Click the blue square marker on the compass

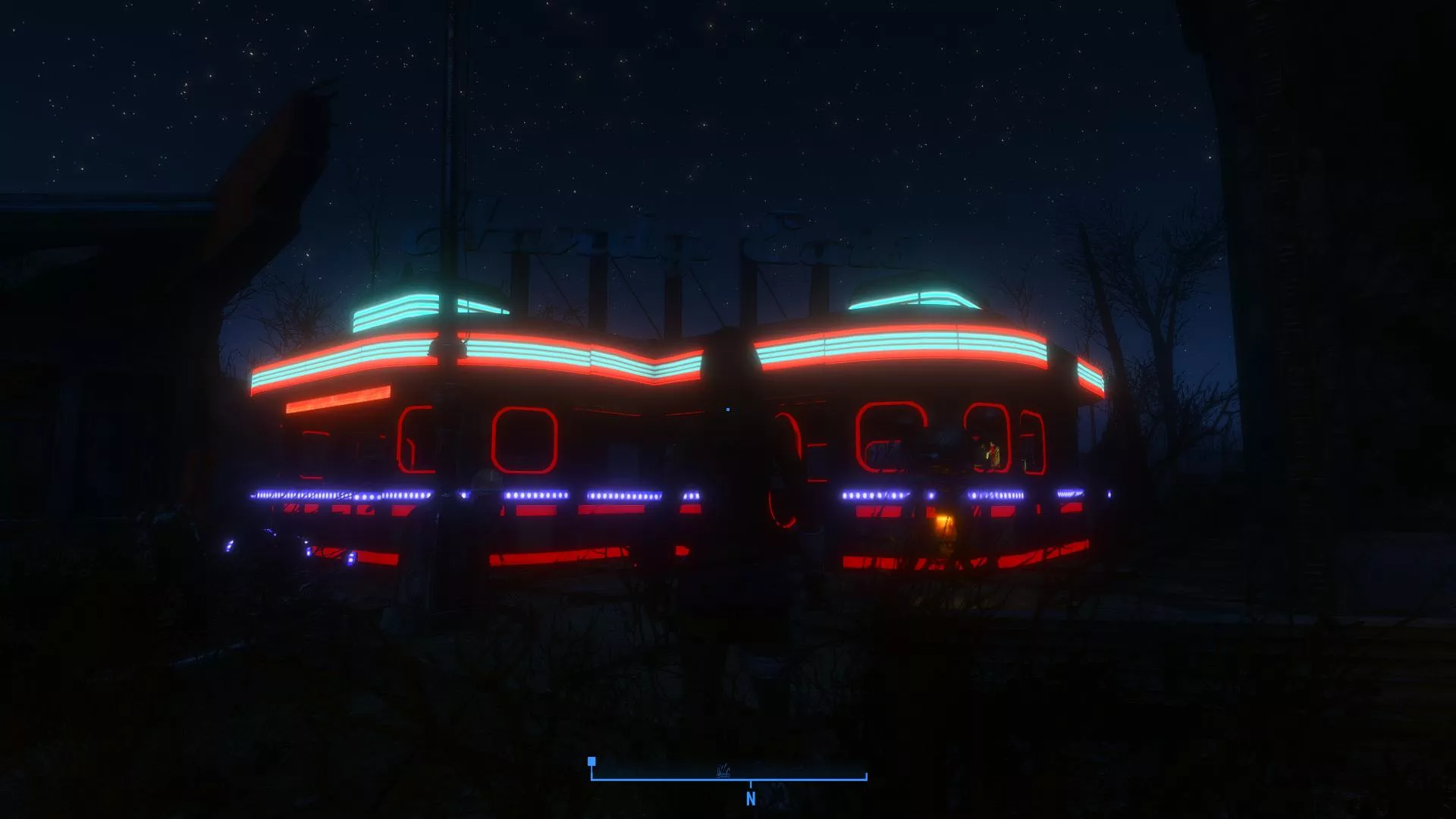tap(591, 761)
